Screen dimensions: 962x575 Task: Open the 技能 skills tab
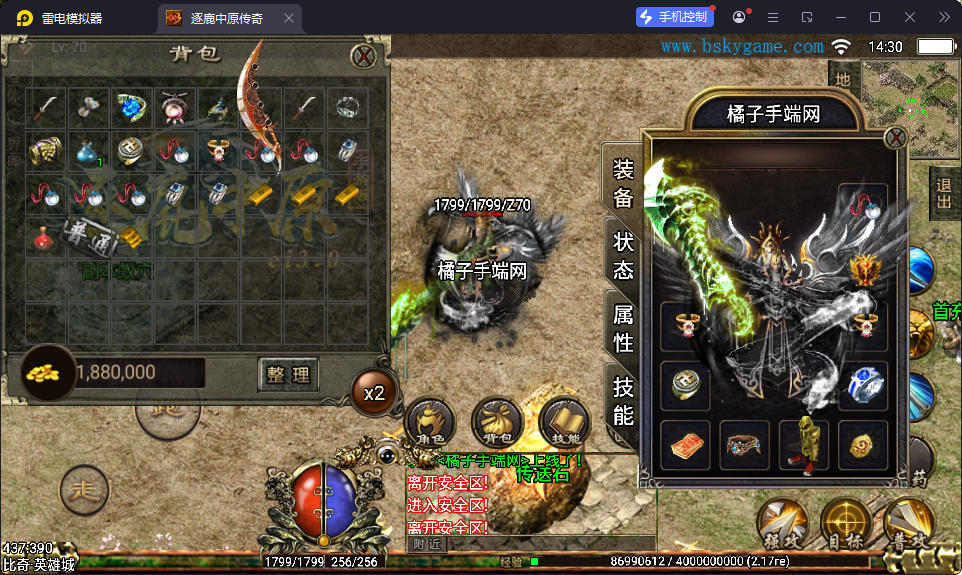pyautogui.click(x=623, y=400)
